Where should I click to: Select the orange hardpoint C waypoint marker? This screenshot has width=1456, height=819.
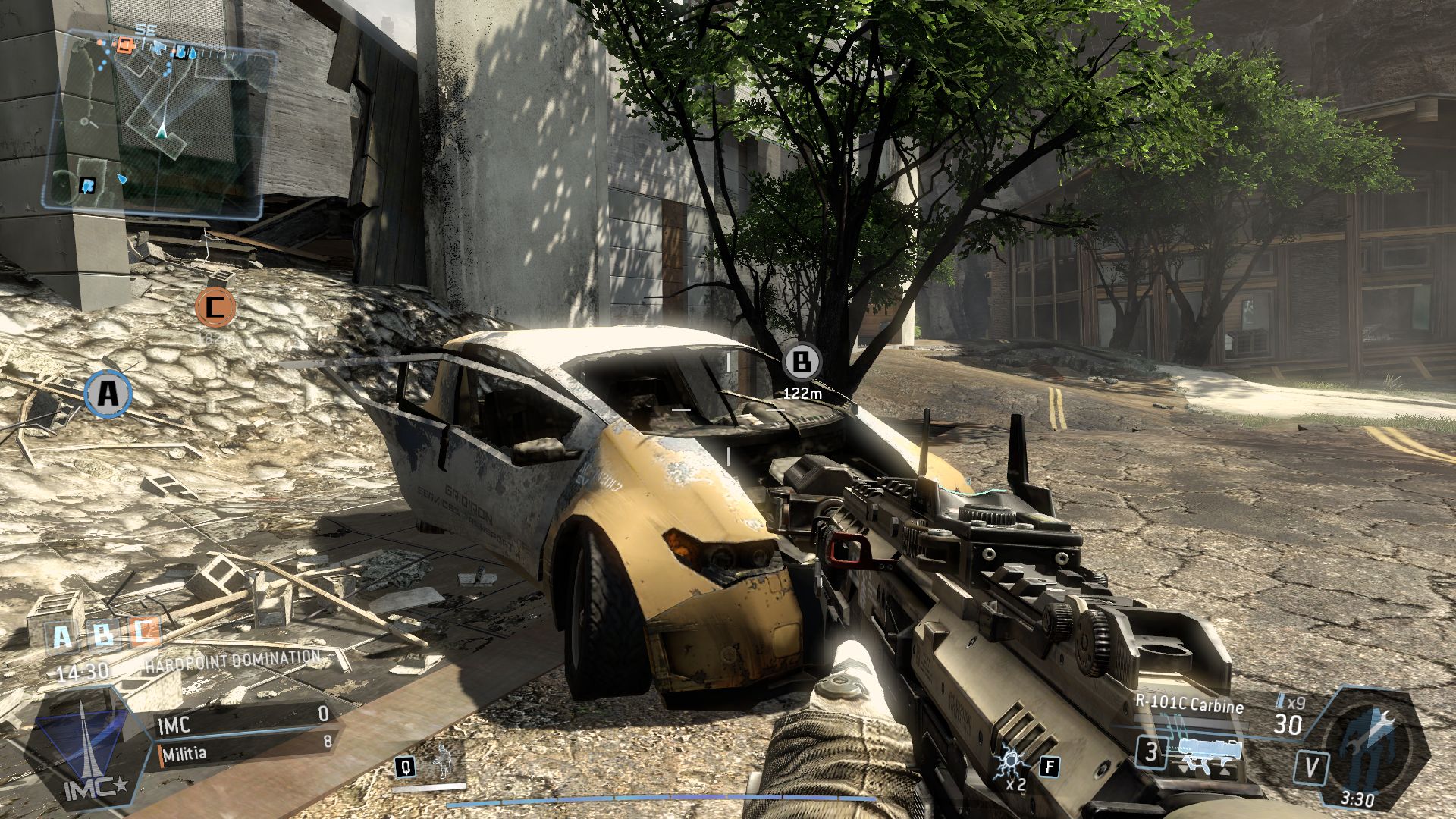pos(215,307)
